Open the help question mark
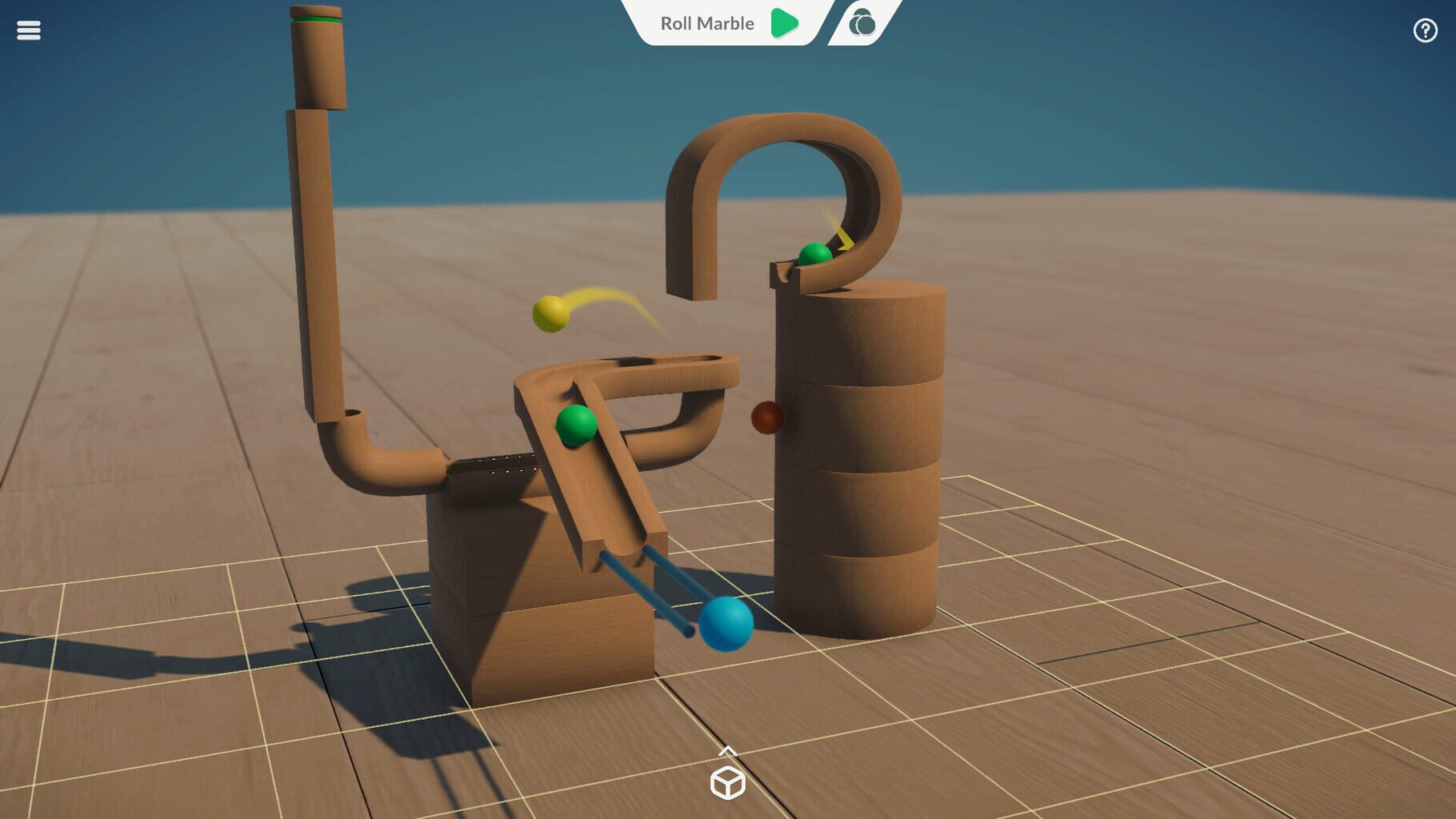The image size is (1456, 819). pyautogui.click(x=1426, y=30)
